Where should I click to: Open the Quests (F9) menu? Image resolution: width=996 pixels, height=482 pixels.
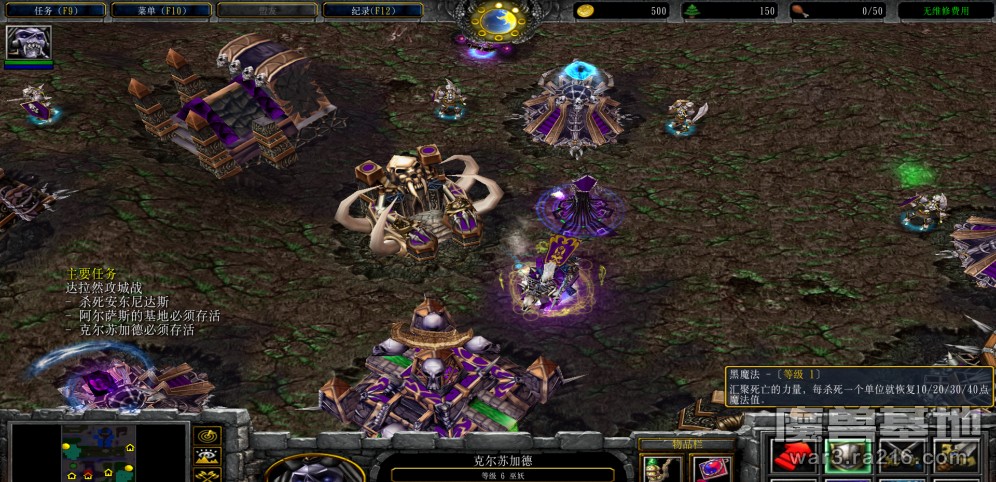click(51, 10)
